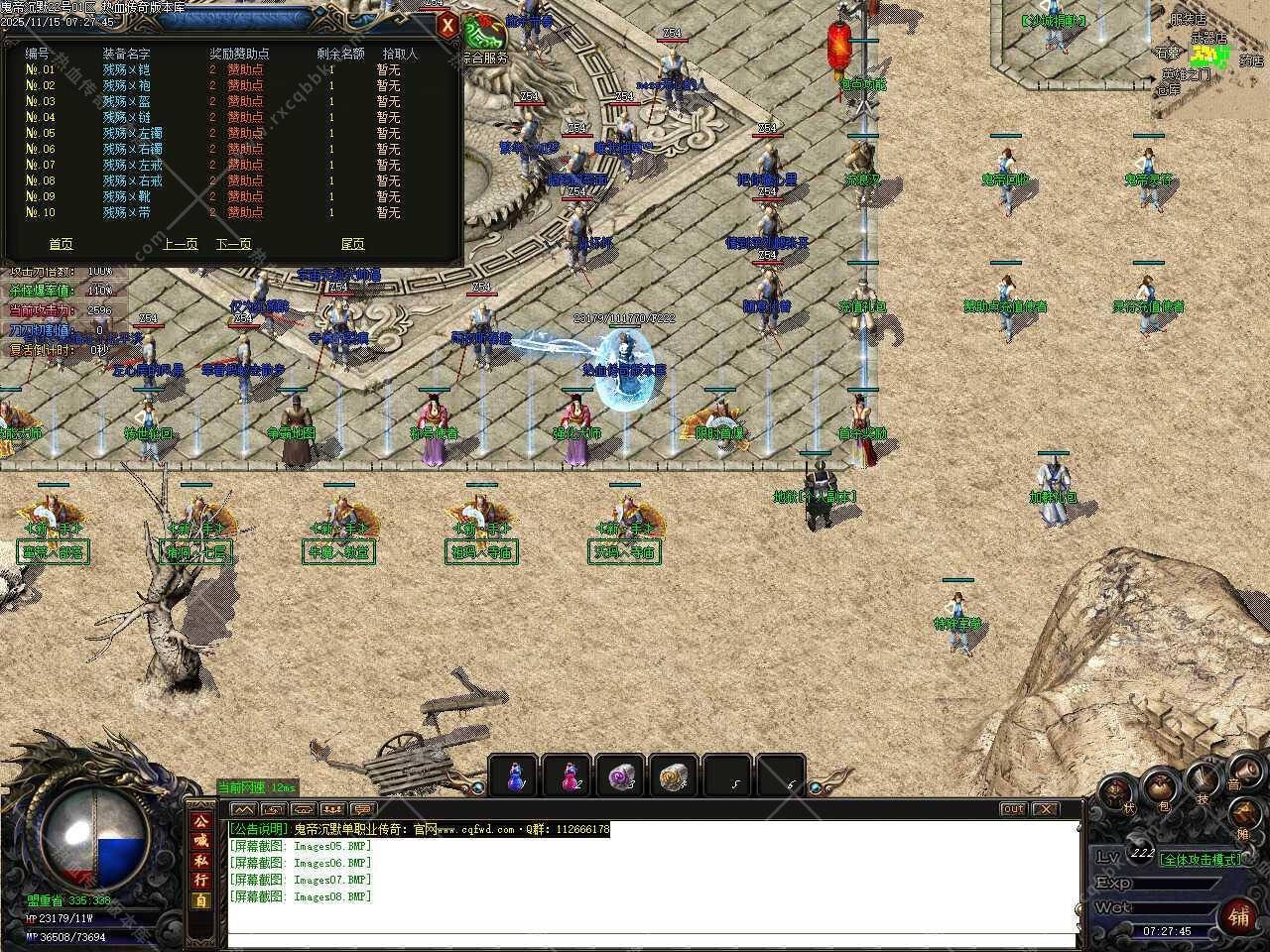Jump to the last page (尾页)
The width and height of the screenshot is (1270, 952).
[352, 244]
